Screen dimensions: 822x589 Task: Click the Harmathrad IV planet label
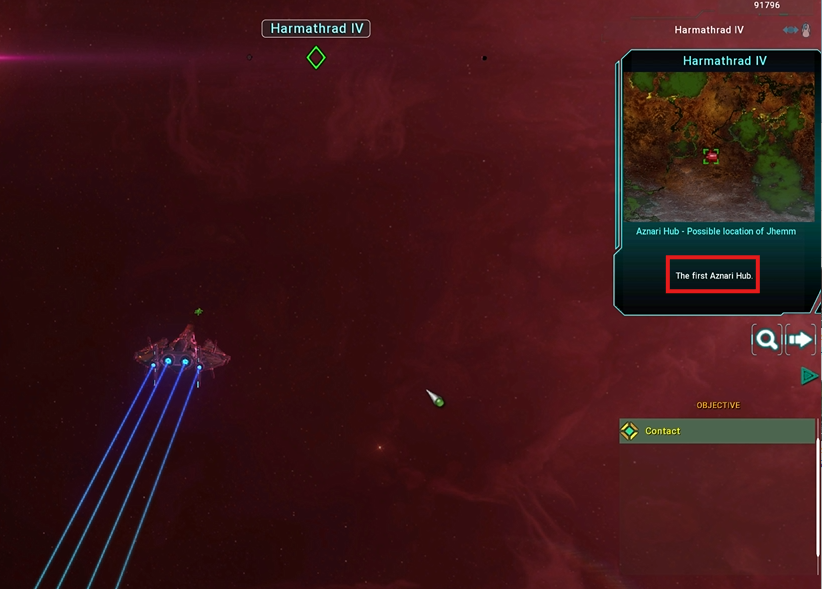tap(316, 29)
